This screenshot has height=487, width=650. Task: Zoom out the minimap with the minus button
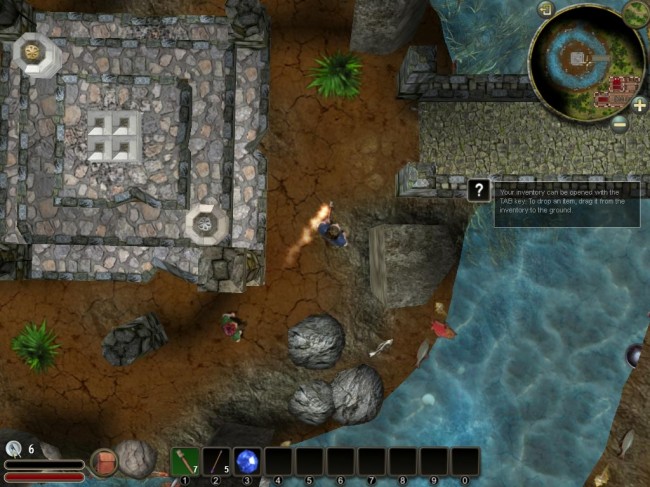pos(620,122)
